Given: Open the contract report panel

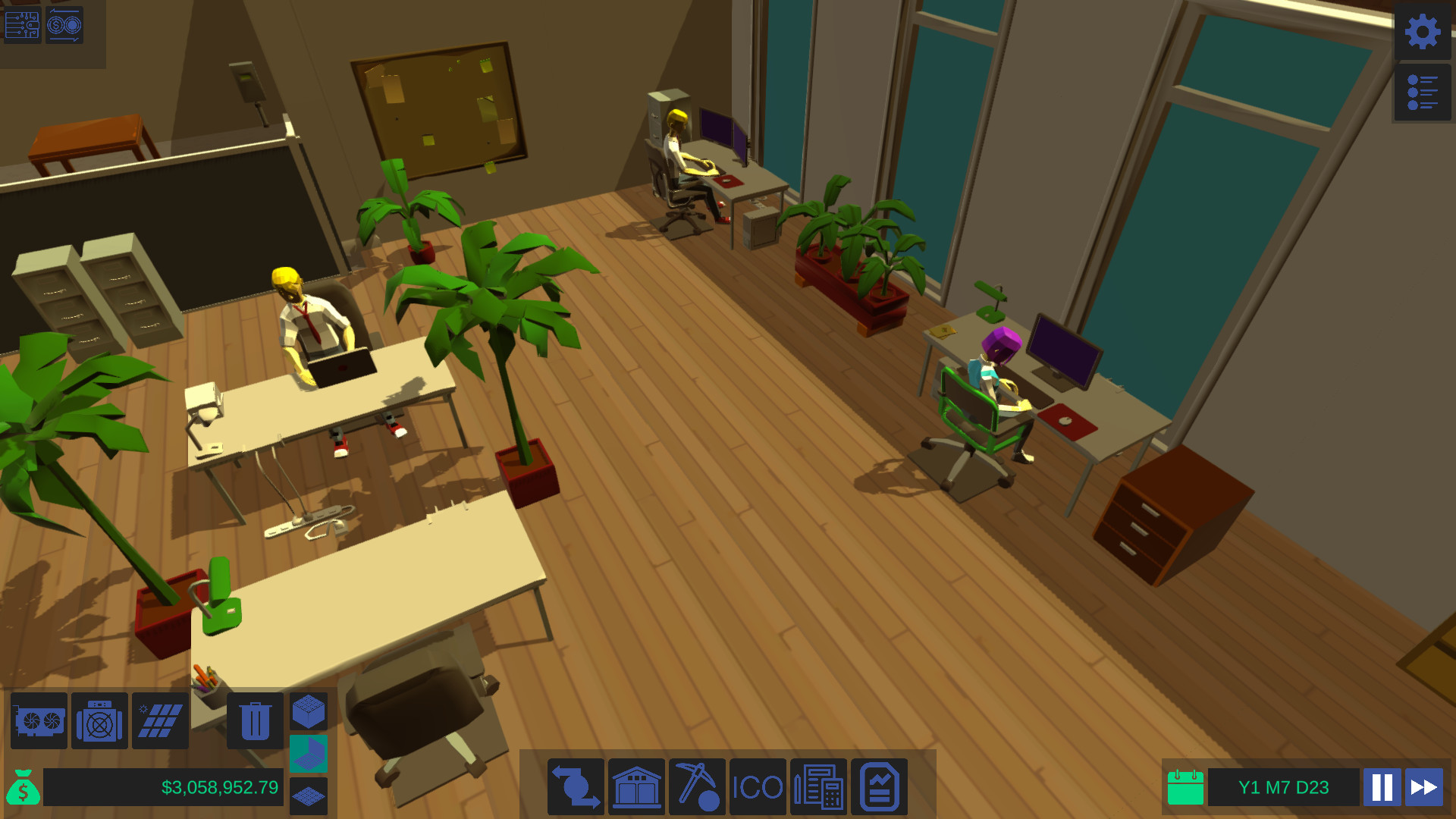Looking at the screenshot, I should [x=879, y=787].
